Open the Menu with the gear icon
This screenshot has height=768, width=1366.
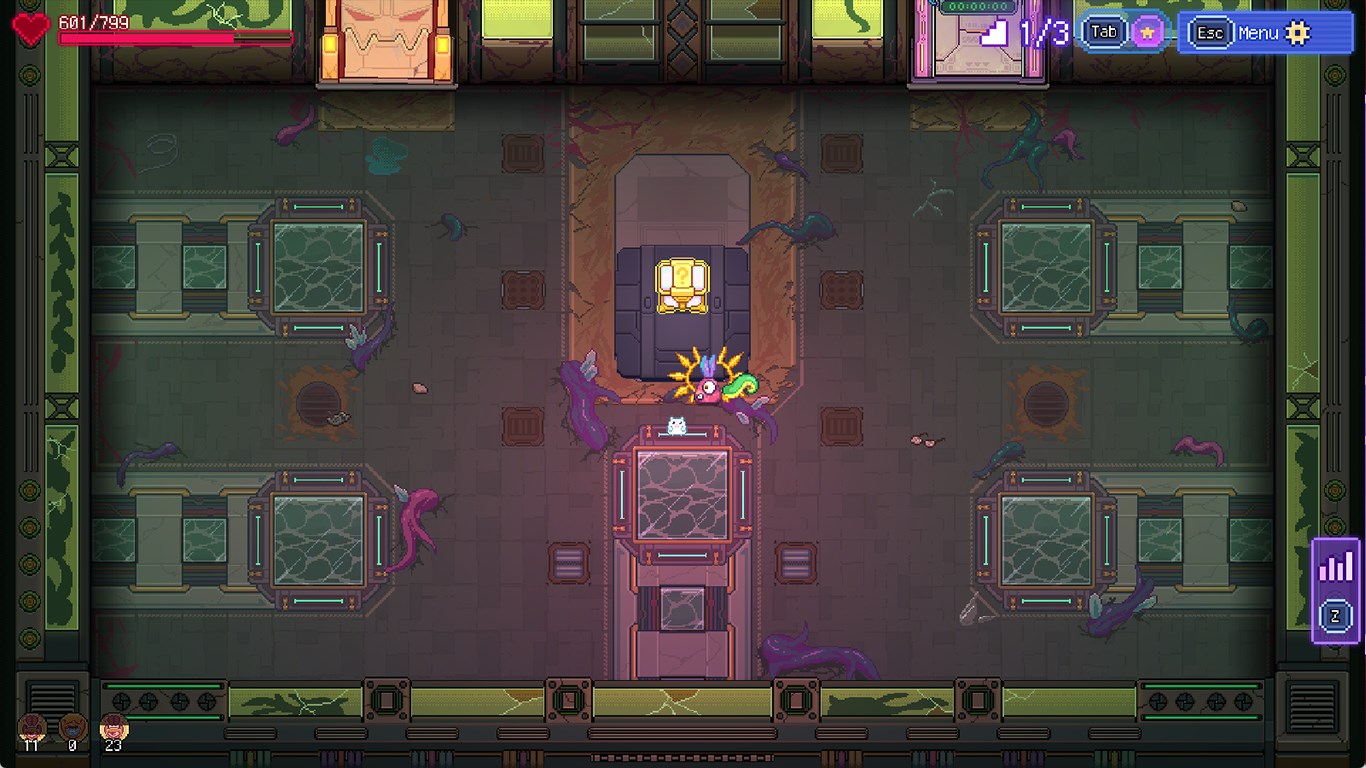[1265, 33]
